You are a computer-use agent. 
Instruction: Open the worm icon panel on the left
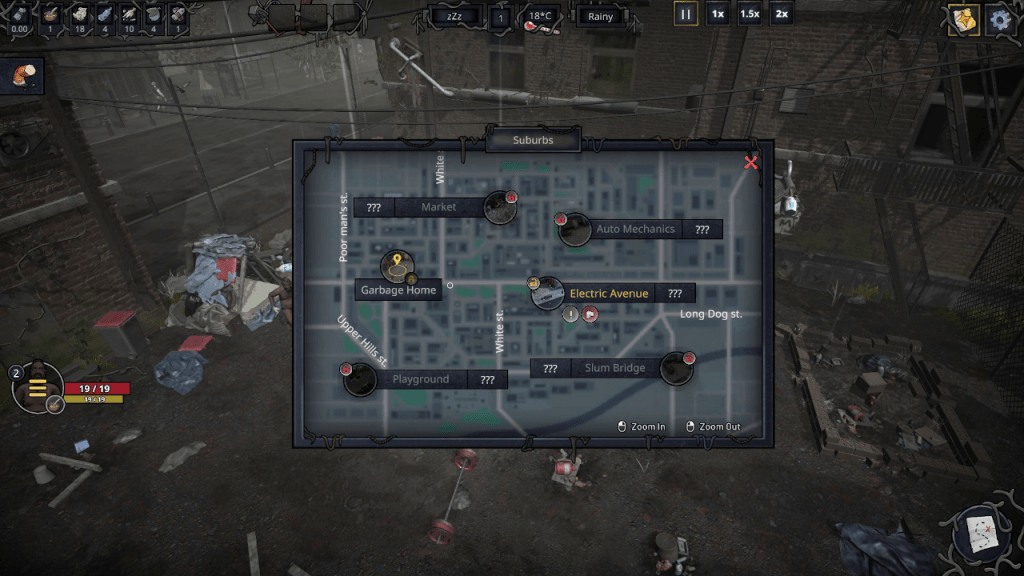24,78
